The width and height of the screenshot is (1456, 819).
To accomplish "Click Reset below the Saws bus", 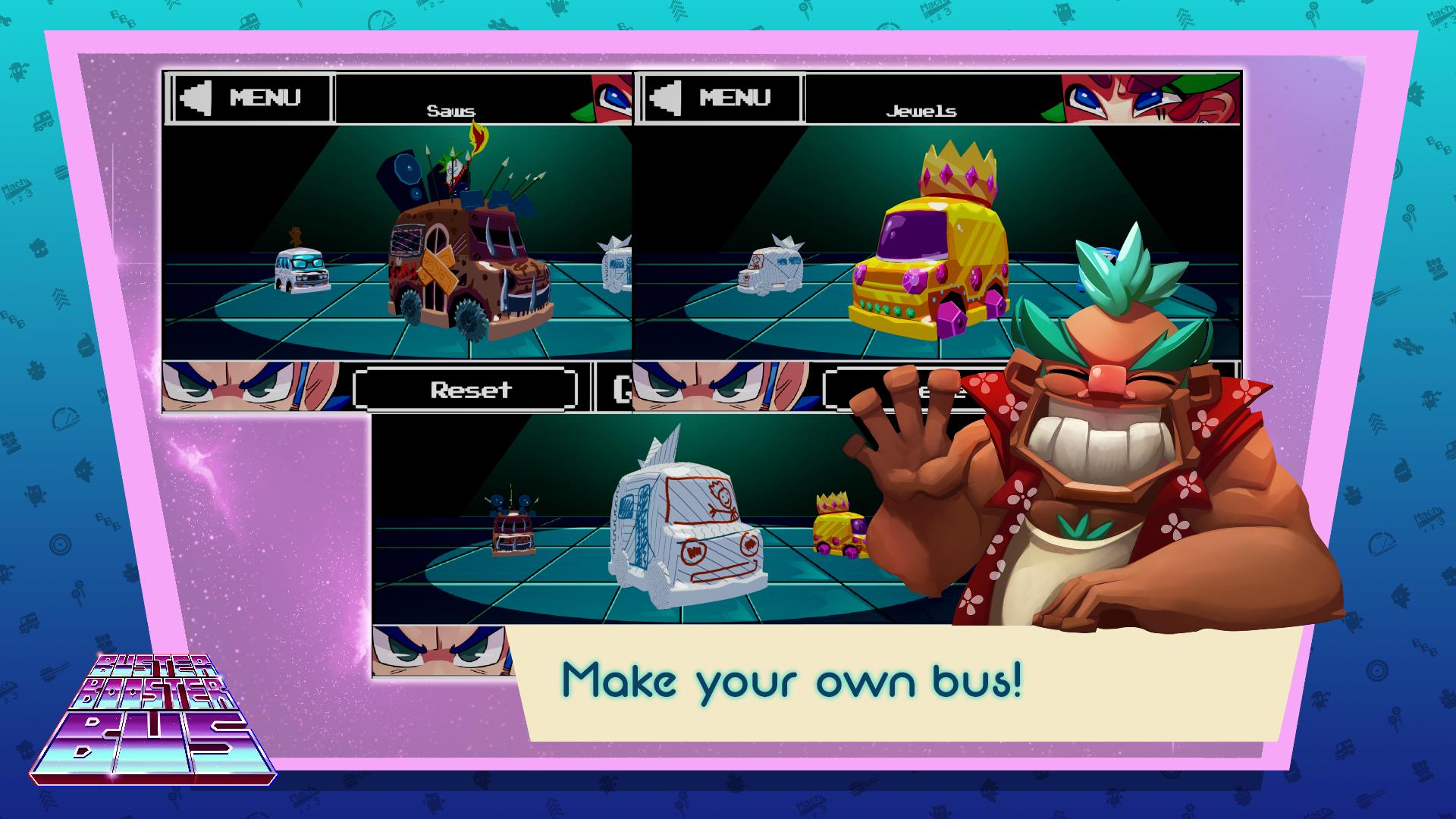I will point(471,389).
